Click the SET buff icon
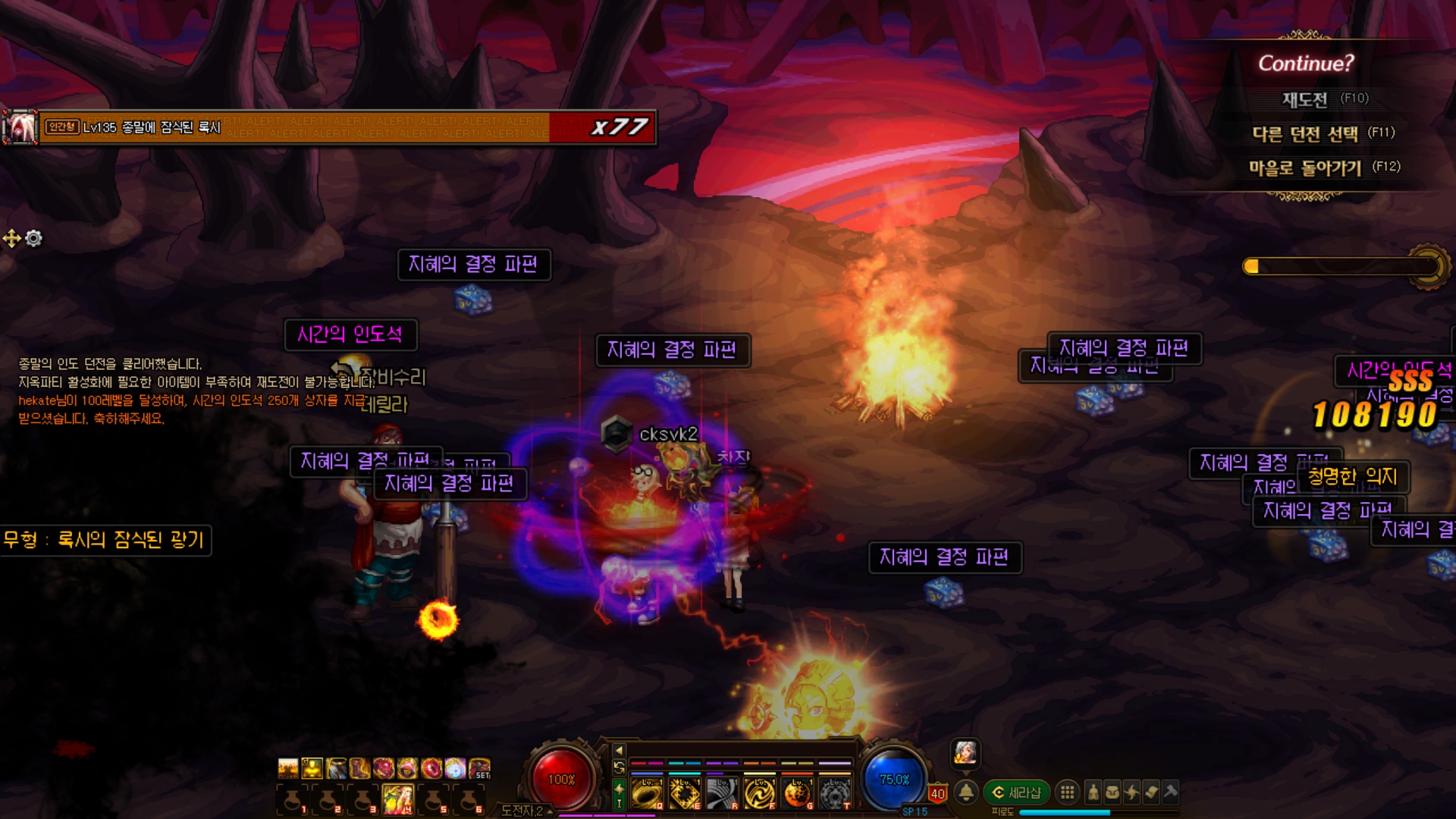 click(479, 768)
